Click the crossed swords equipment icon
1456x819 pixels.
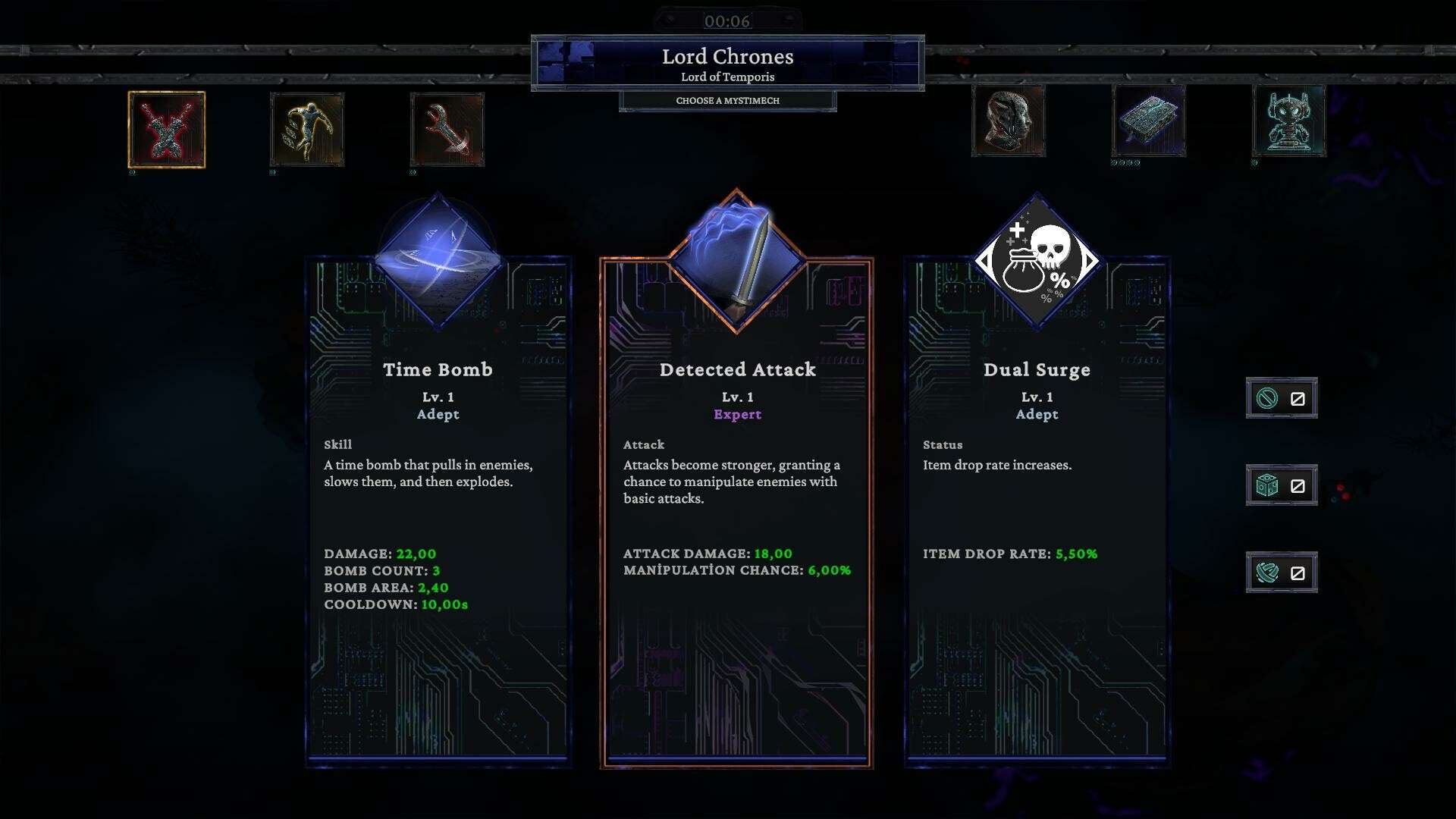coord(167,130)
